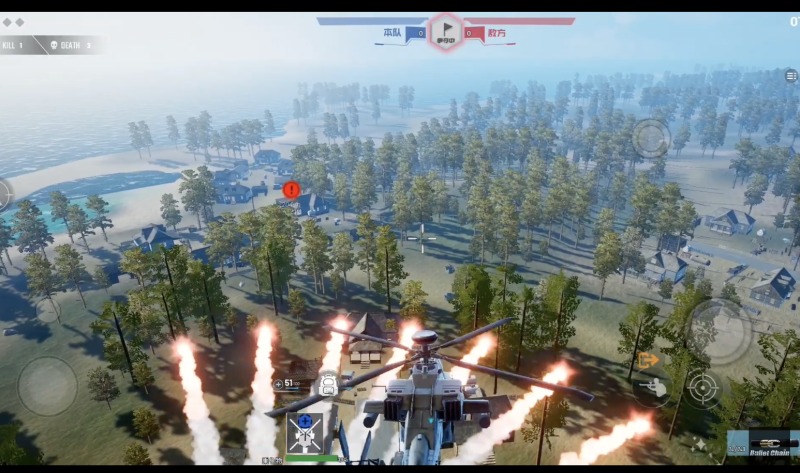
Task: Tap the pilot seat switch icon
Action: point(653,387)
